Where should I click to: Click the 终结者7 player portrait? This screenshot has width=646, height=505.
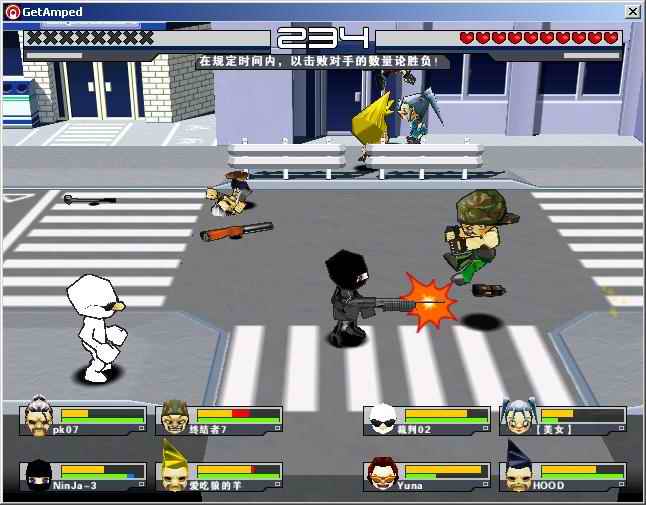click(175, 418)
